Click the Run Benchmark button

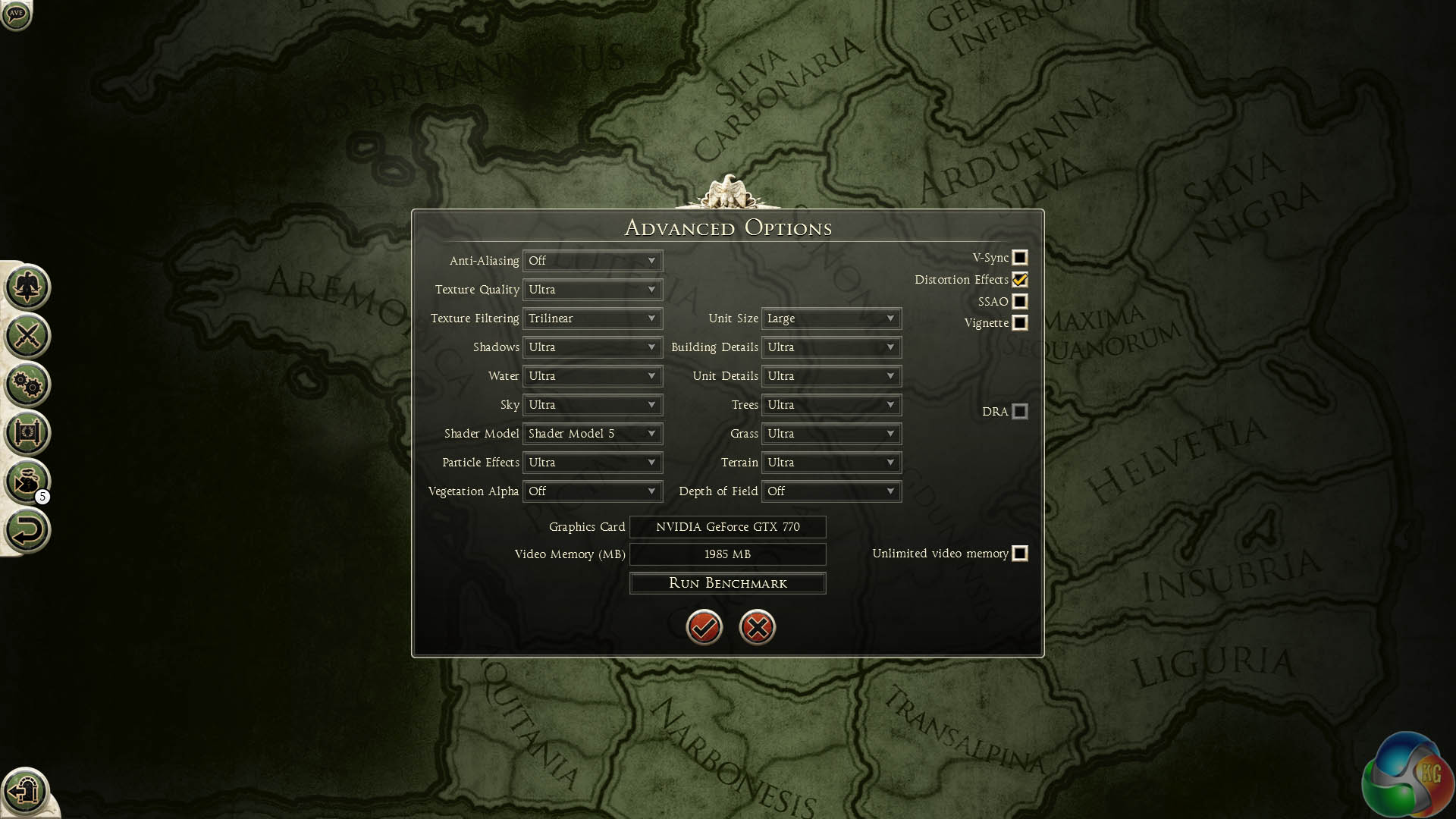[x=727, y=583]
